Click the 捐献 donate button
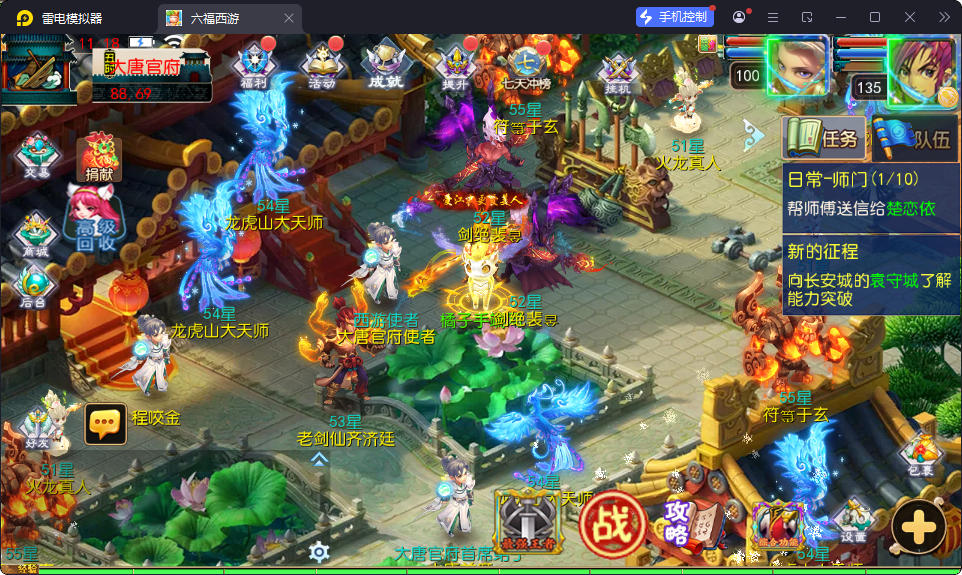 click(99, 159)
